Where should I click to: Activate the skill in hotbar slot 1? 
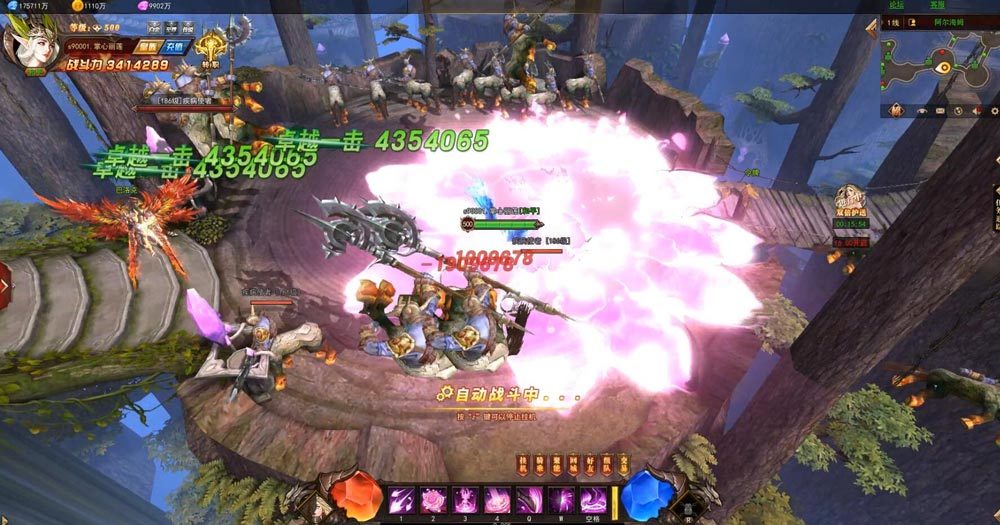401,498
